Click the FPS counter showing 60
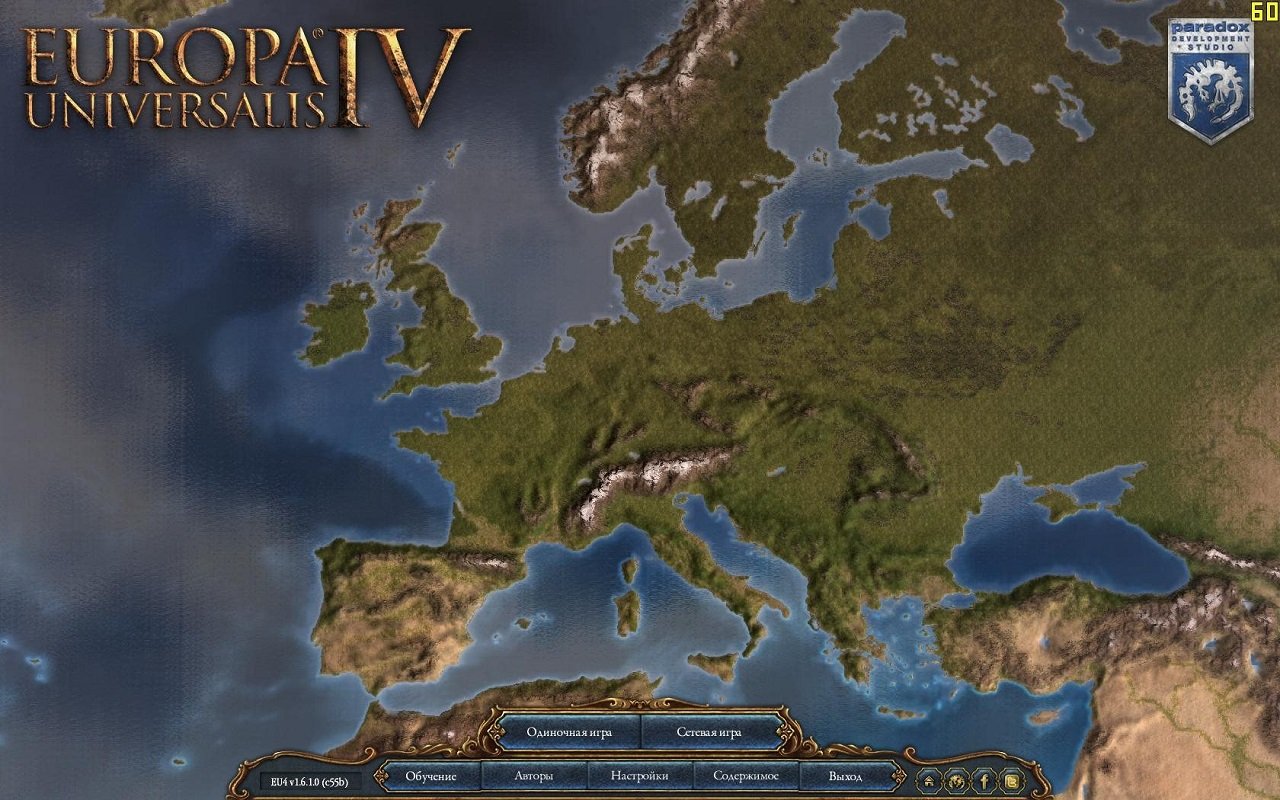The image size is (1280, 800). [1262, 11]
